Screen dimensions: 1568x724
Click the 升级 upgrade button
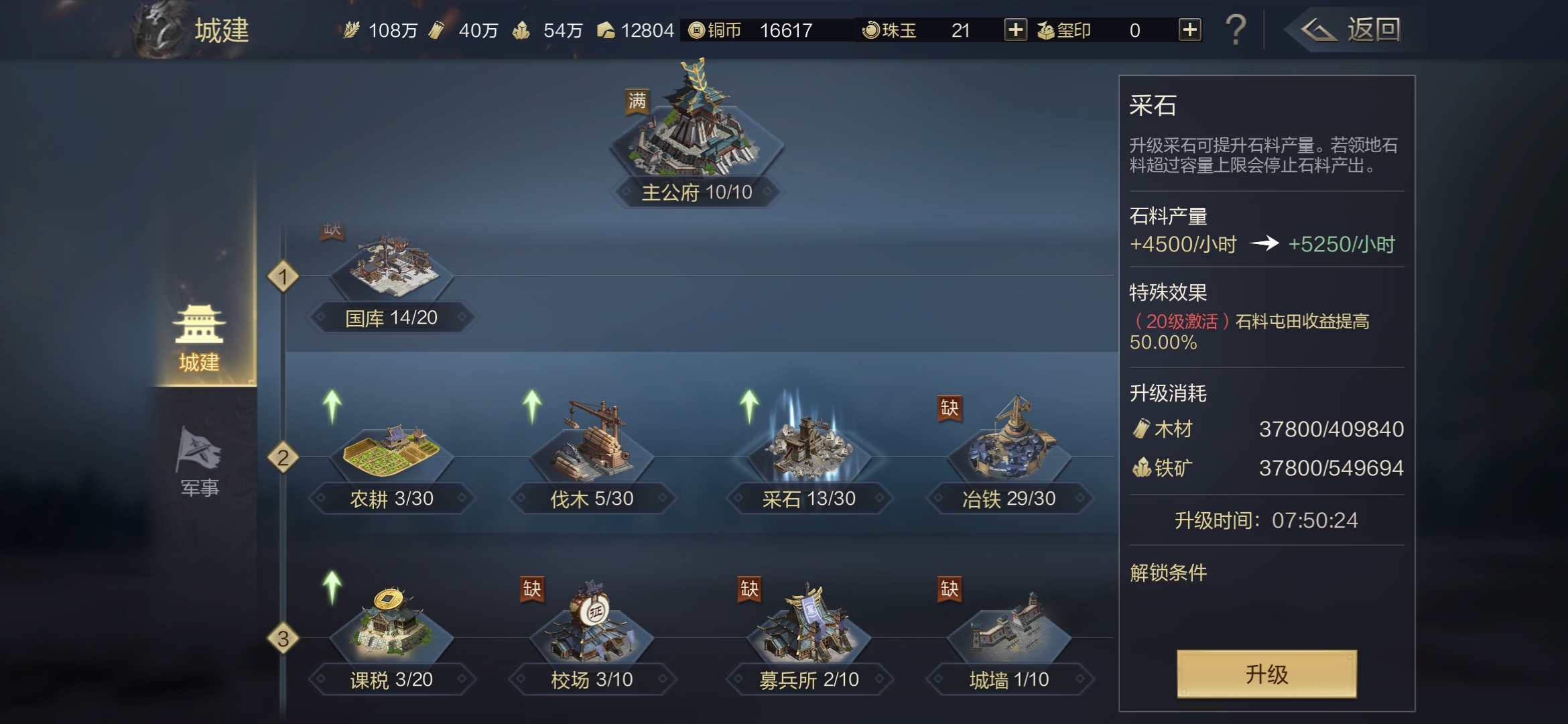pyautogui.click(x=1266, y=674)
